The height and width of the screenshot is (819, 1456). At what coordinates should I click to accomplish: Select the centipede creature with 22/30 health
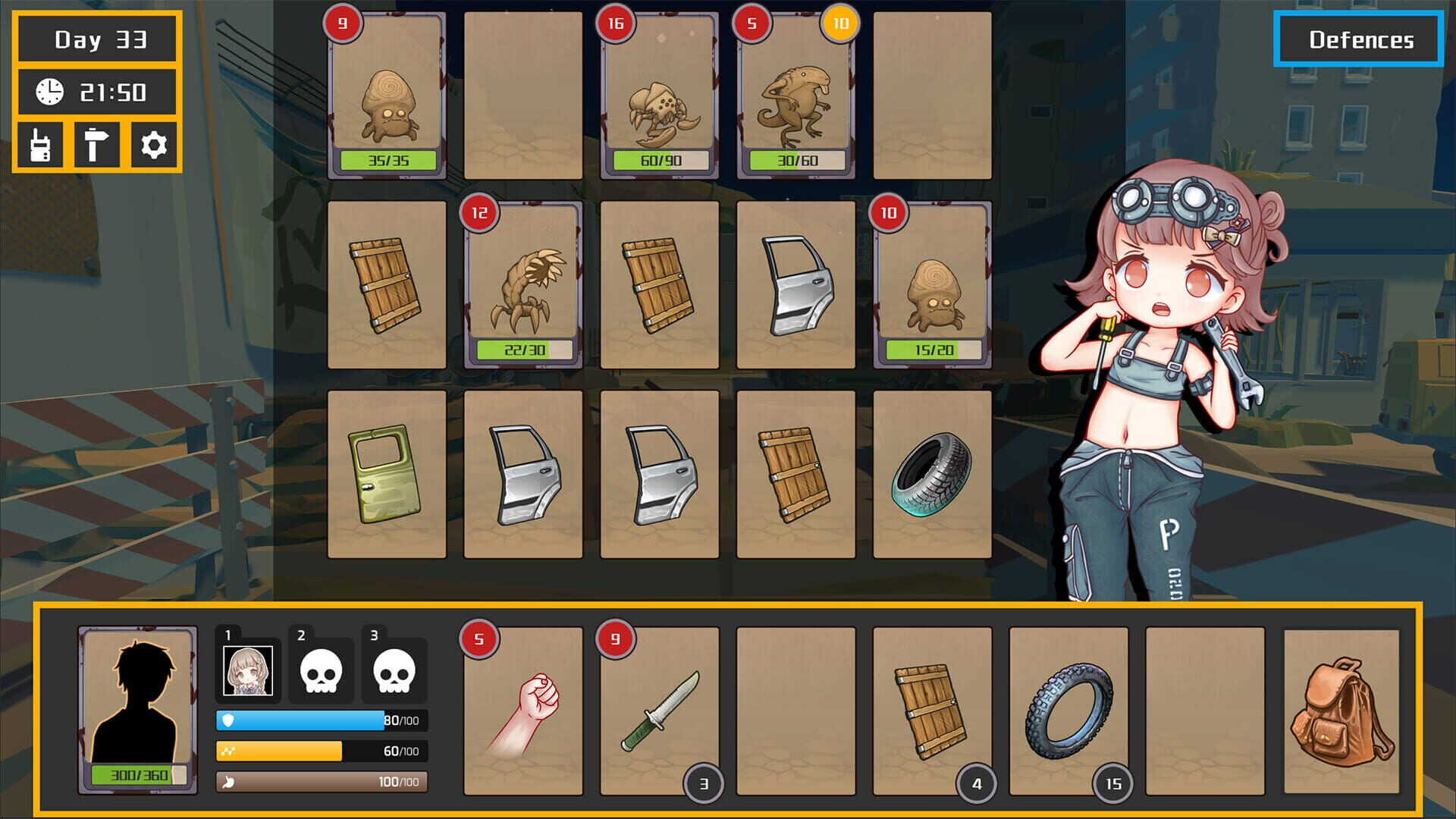click(521, 284)
